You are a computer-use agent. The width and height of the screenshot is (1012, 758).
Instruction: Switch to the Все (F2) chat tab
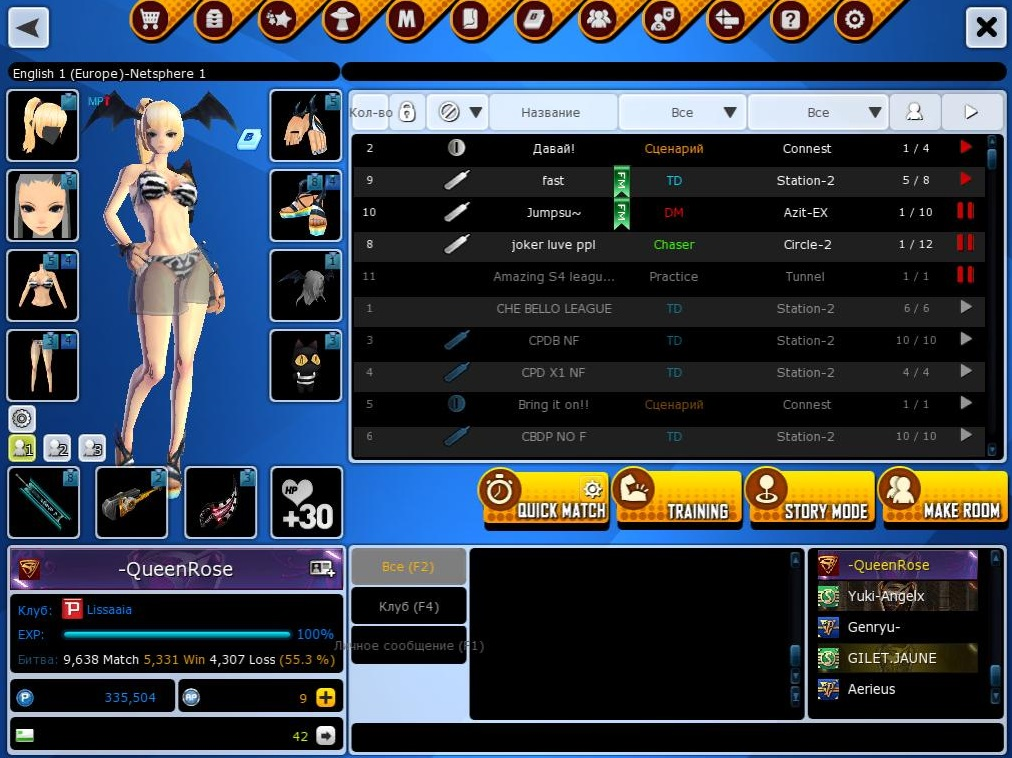point(408,566)
